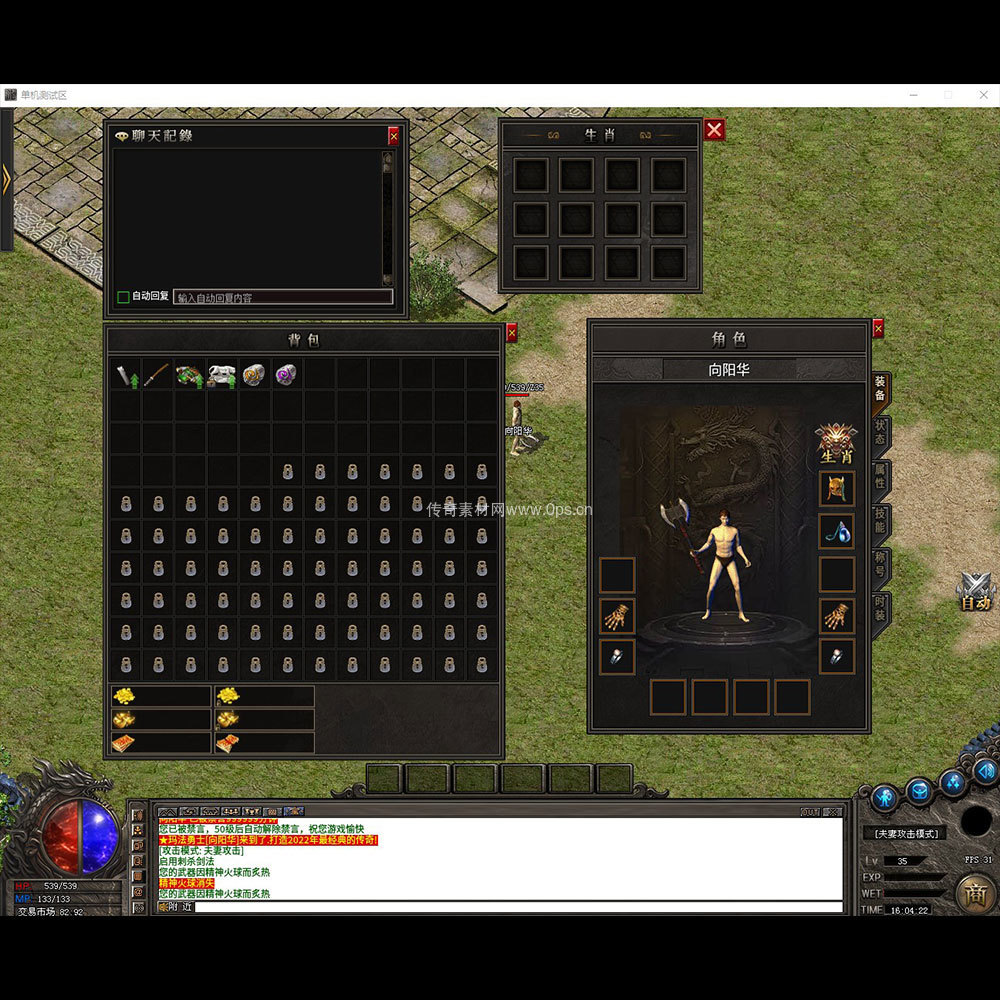Click the 生肖 zodiac emblem in character panel
Screen dimensions: 1000x1000
[836, 442]
